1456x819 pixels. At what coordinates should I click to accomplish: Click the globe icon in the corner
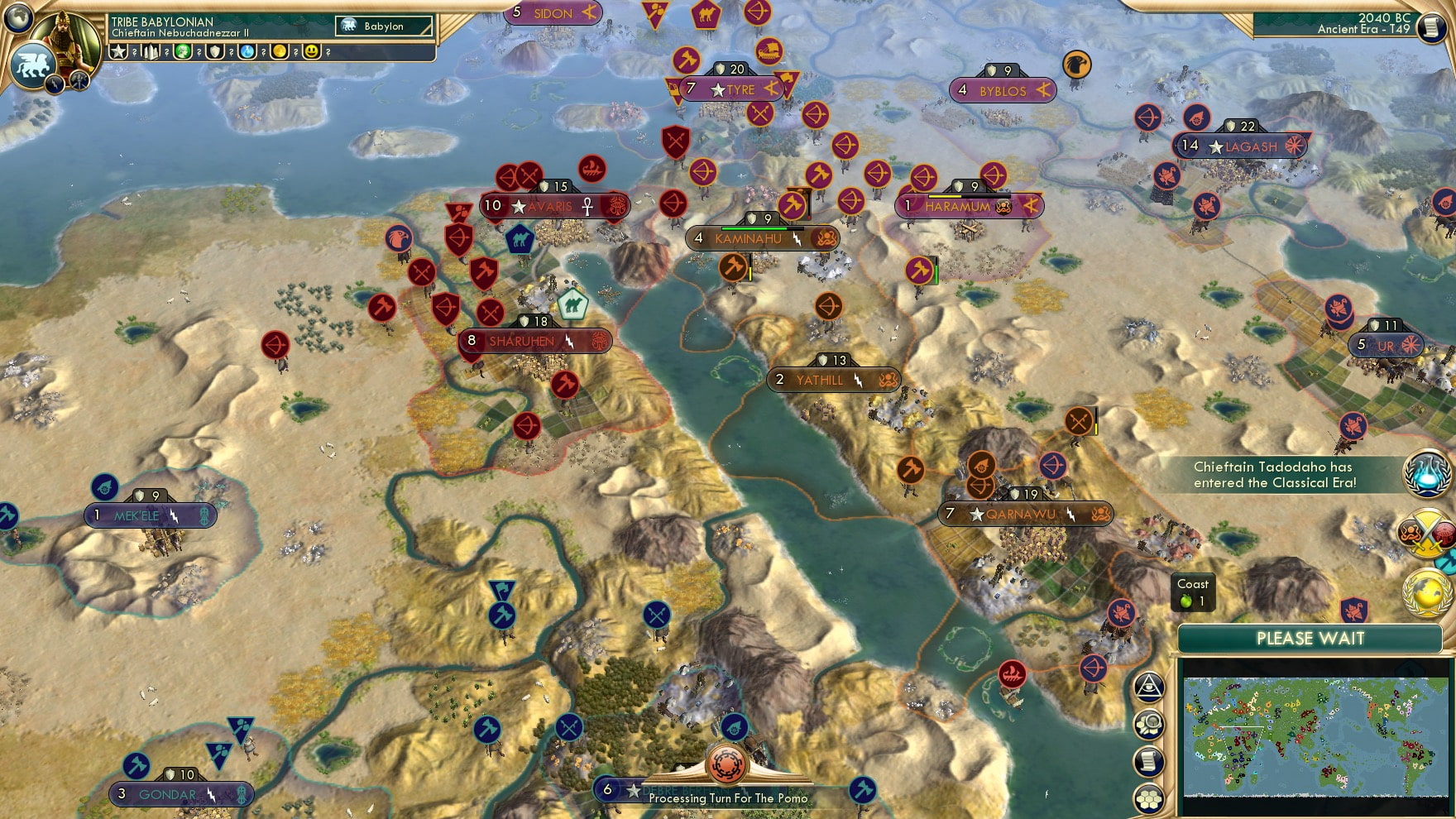tap(17, 17)
